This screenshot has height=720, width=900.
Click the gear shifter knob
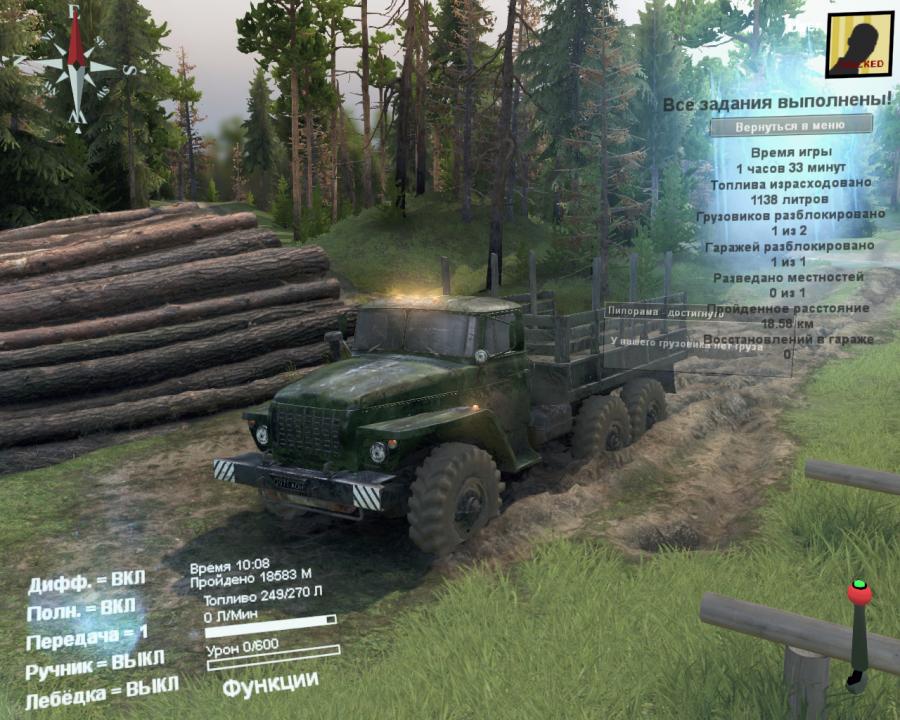[x=859, y=592]
